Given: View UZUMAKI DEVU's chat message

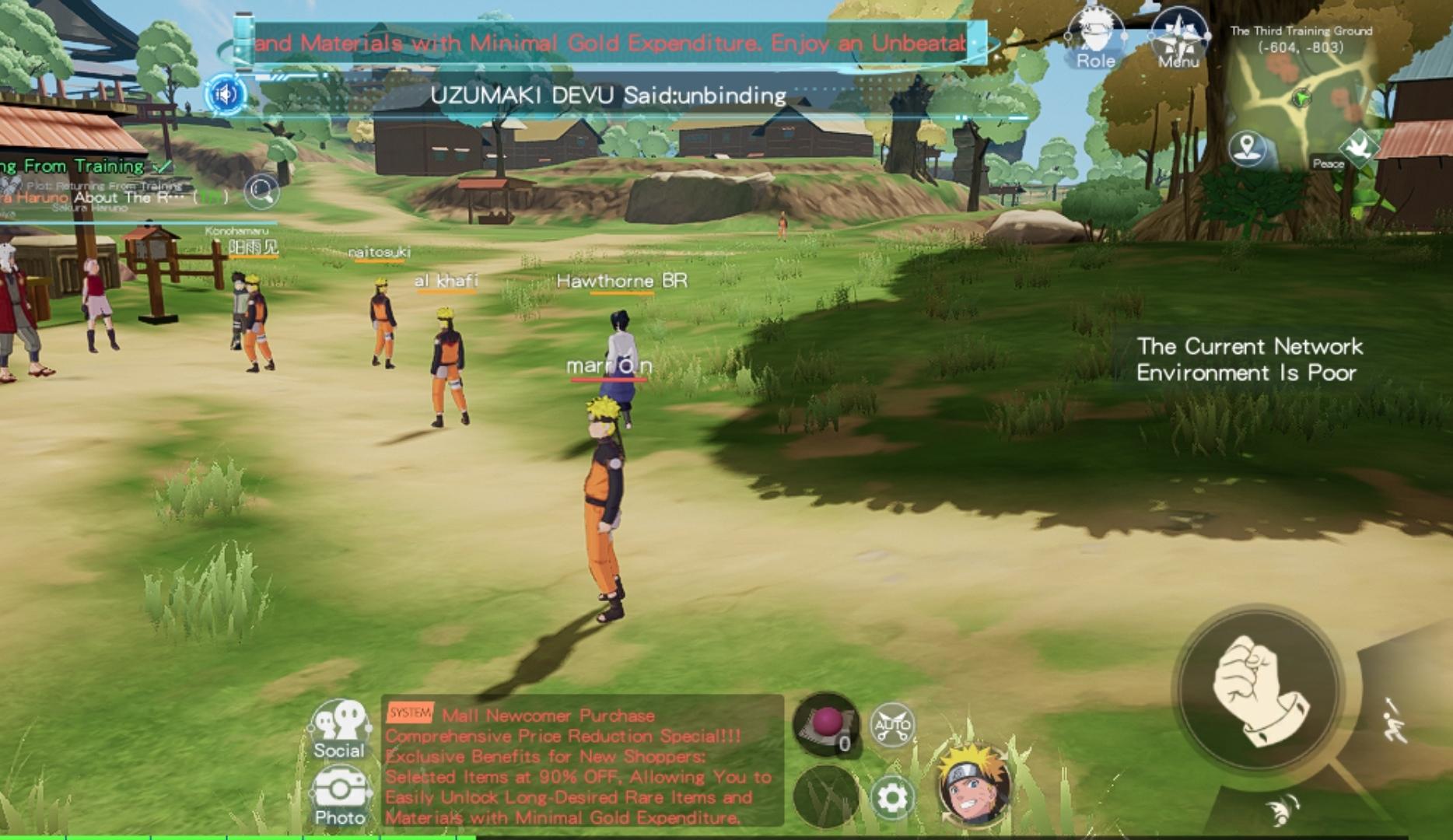Looking at the screenshot, I should [609, 96].
